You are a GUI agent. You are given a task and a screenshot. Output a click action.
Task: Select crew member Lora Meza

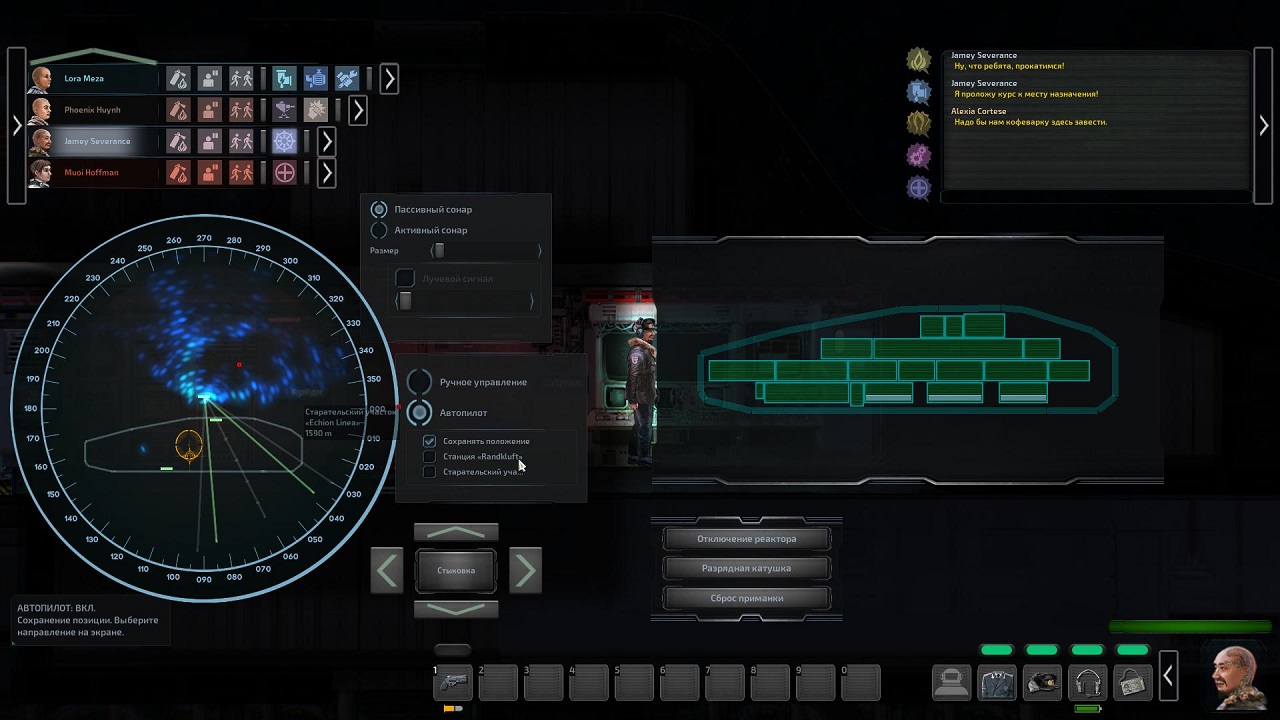point(84,78)
